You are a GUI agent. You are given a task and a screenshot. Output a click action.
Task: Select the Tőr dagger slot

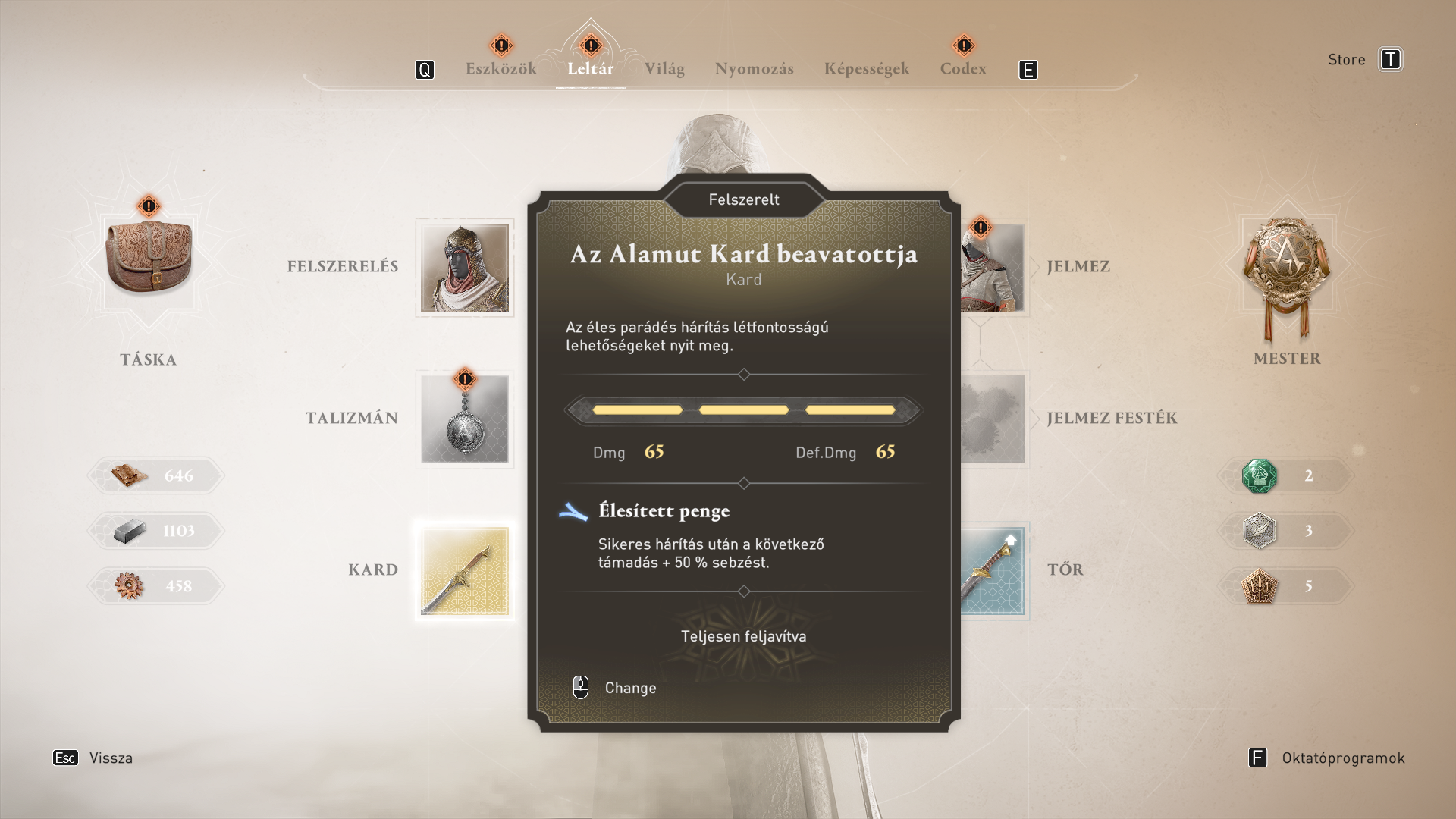[993, 571]
